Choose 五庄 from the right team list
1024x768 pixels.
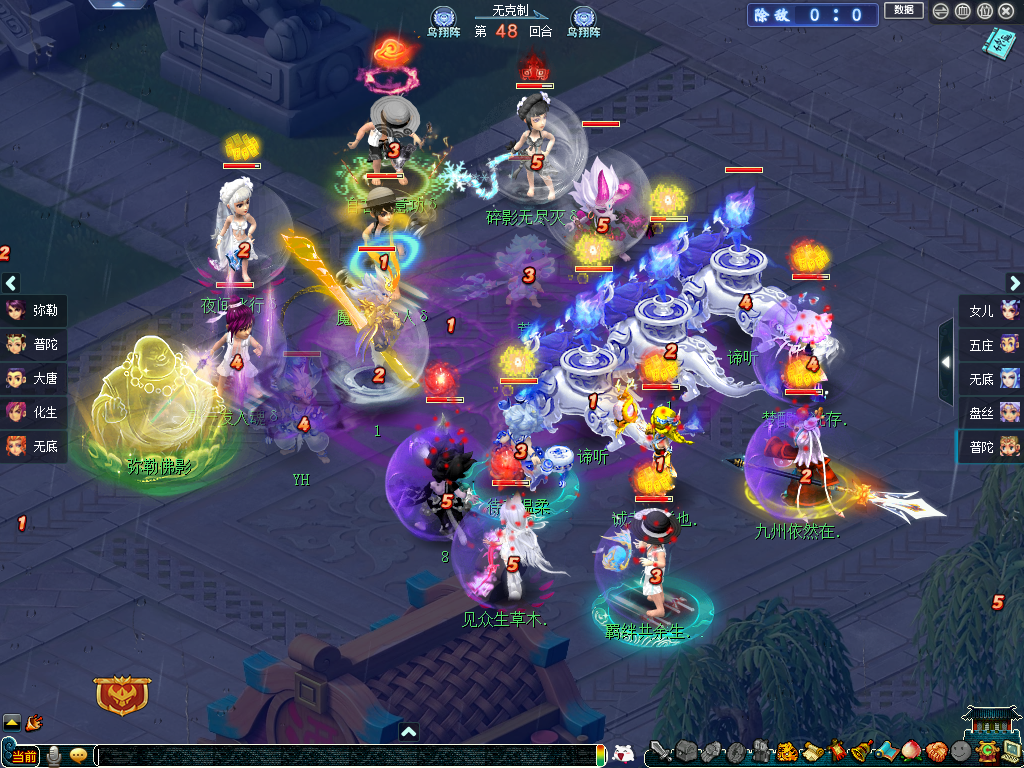991,344
